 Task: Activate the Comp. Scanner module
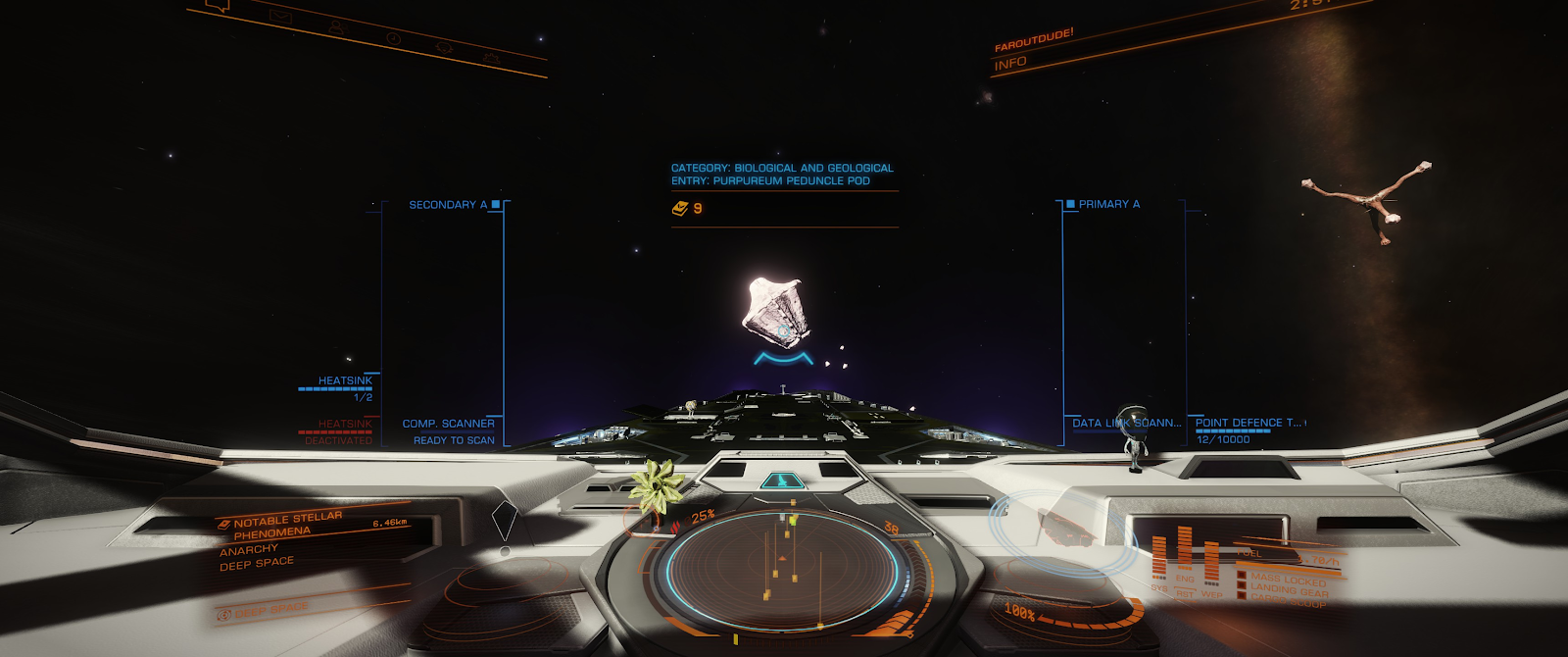pos(448,424)
